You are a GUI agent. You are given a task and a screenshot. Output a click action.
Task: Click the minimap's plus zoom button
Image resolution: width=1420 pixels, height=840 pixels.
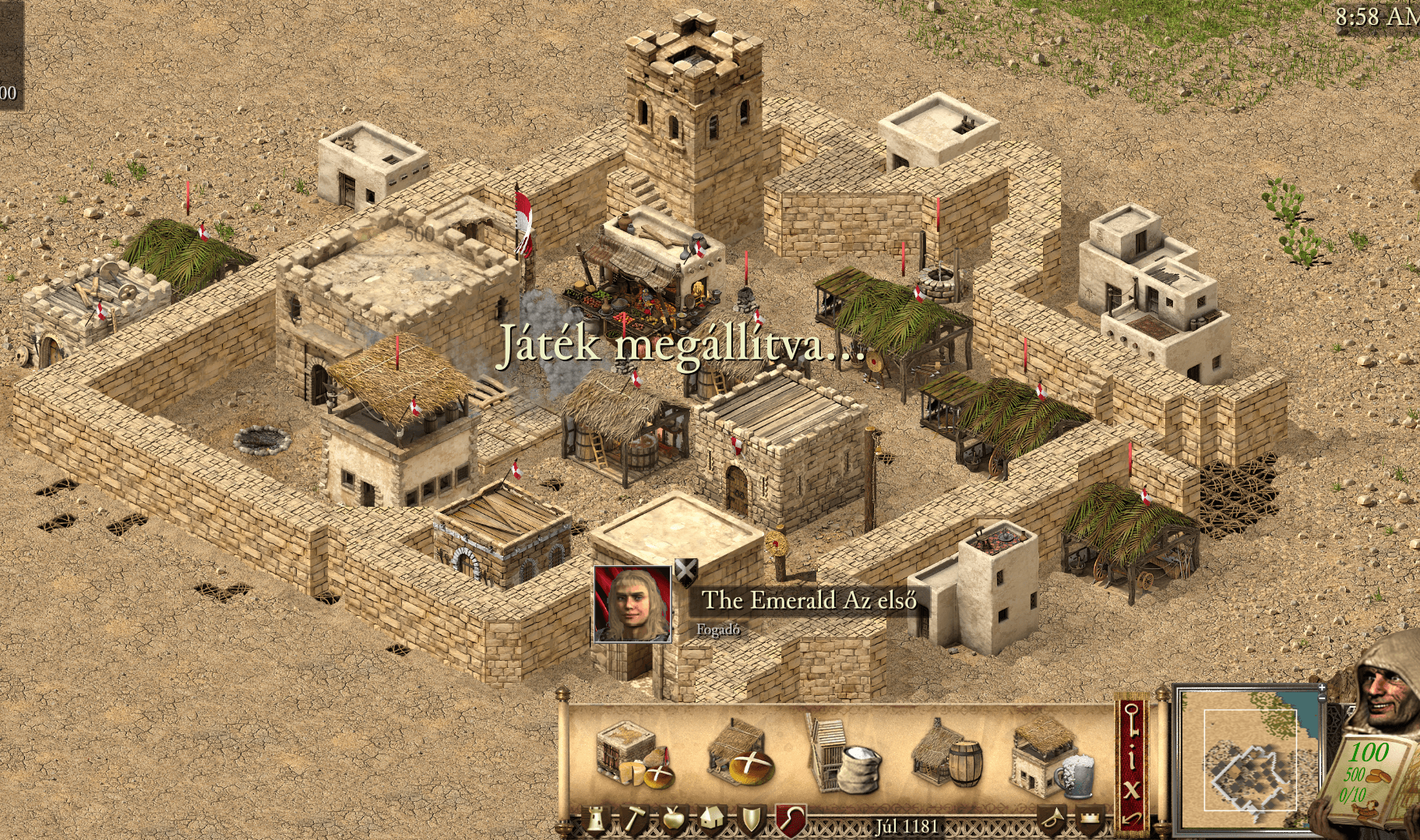[1321, 689]
